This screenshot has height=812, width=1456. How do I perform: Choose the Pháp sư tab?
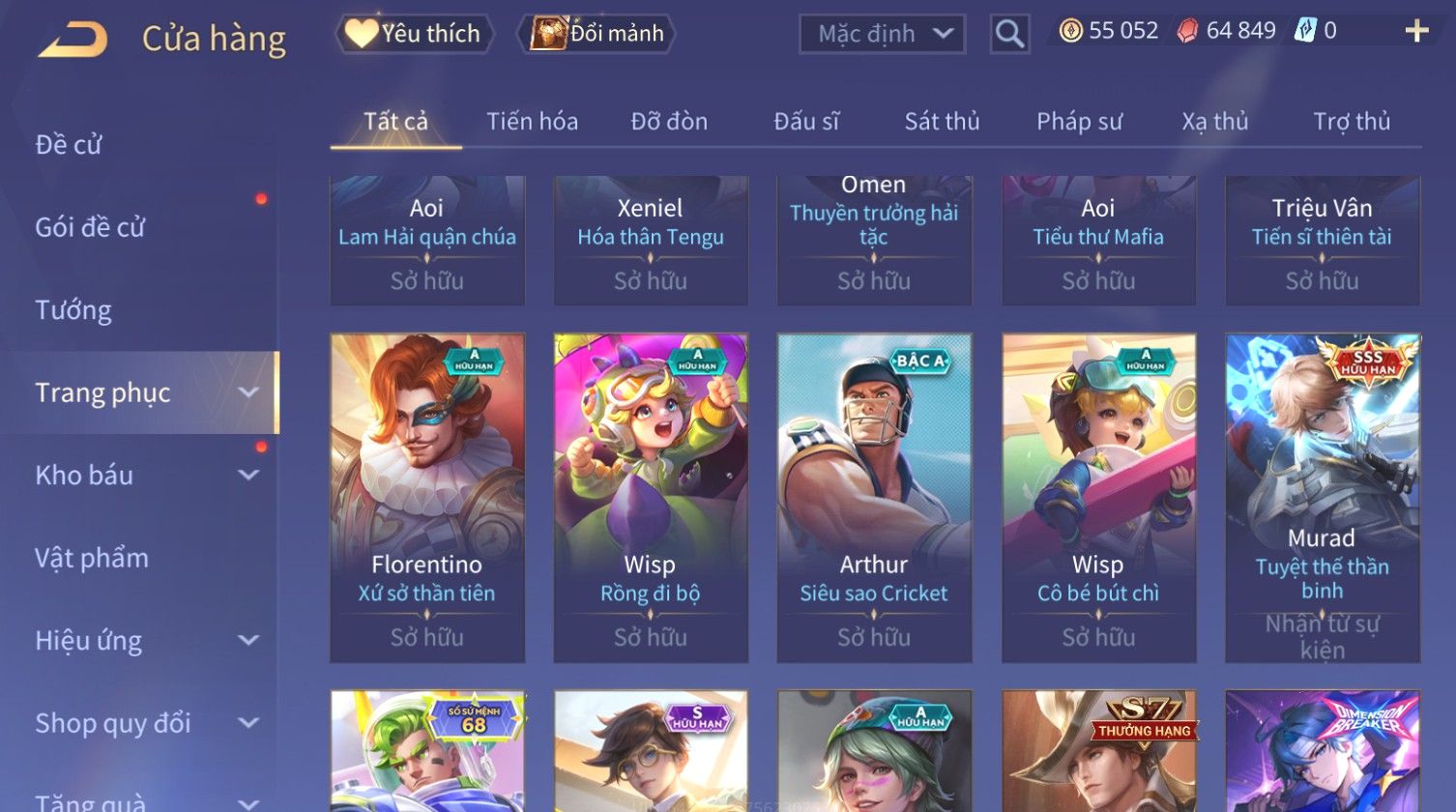click(1079, 122)
